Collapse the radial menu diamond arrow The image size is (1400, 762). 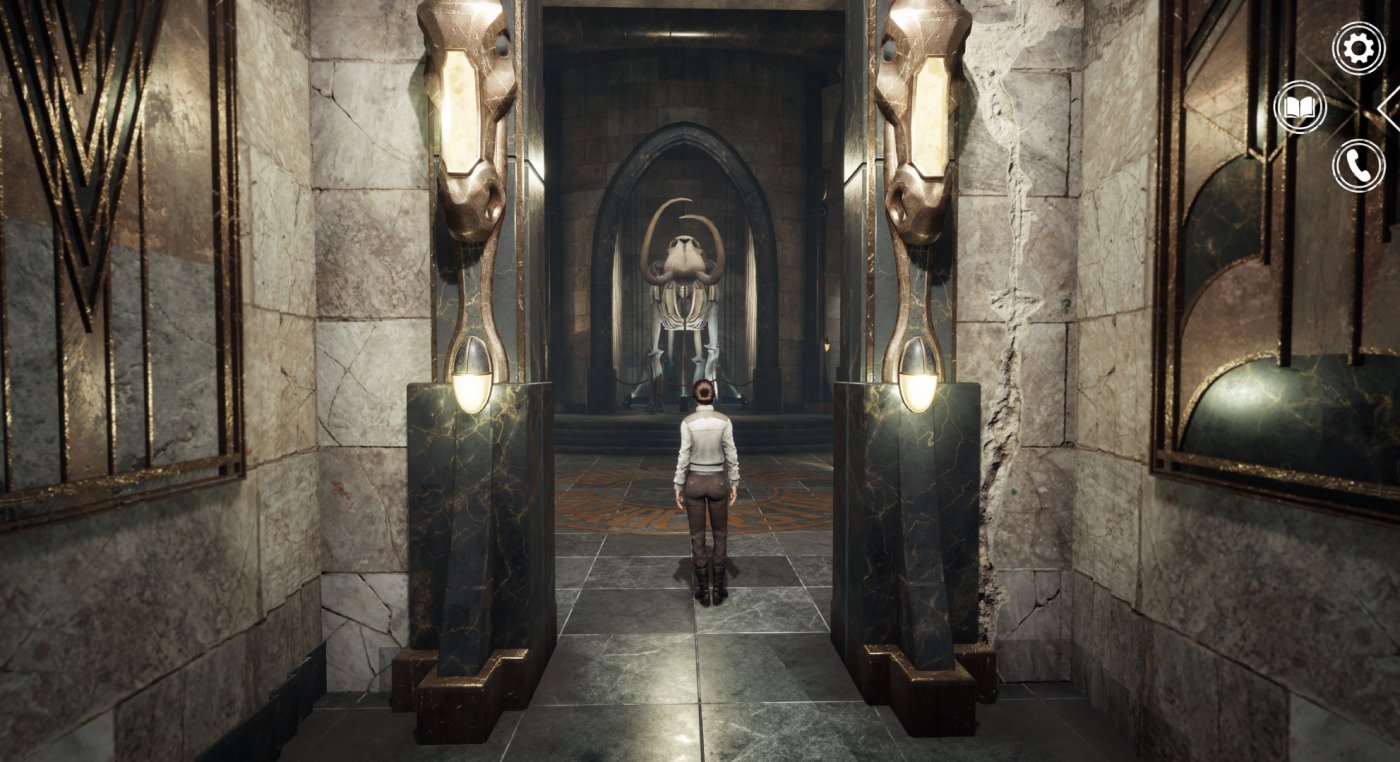pos(1391,106)
